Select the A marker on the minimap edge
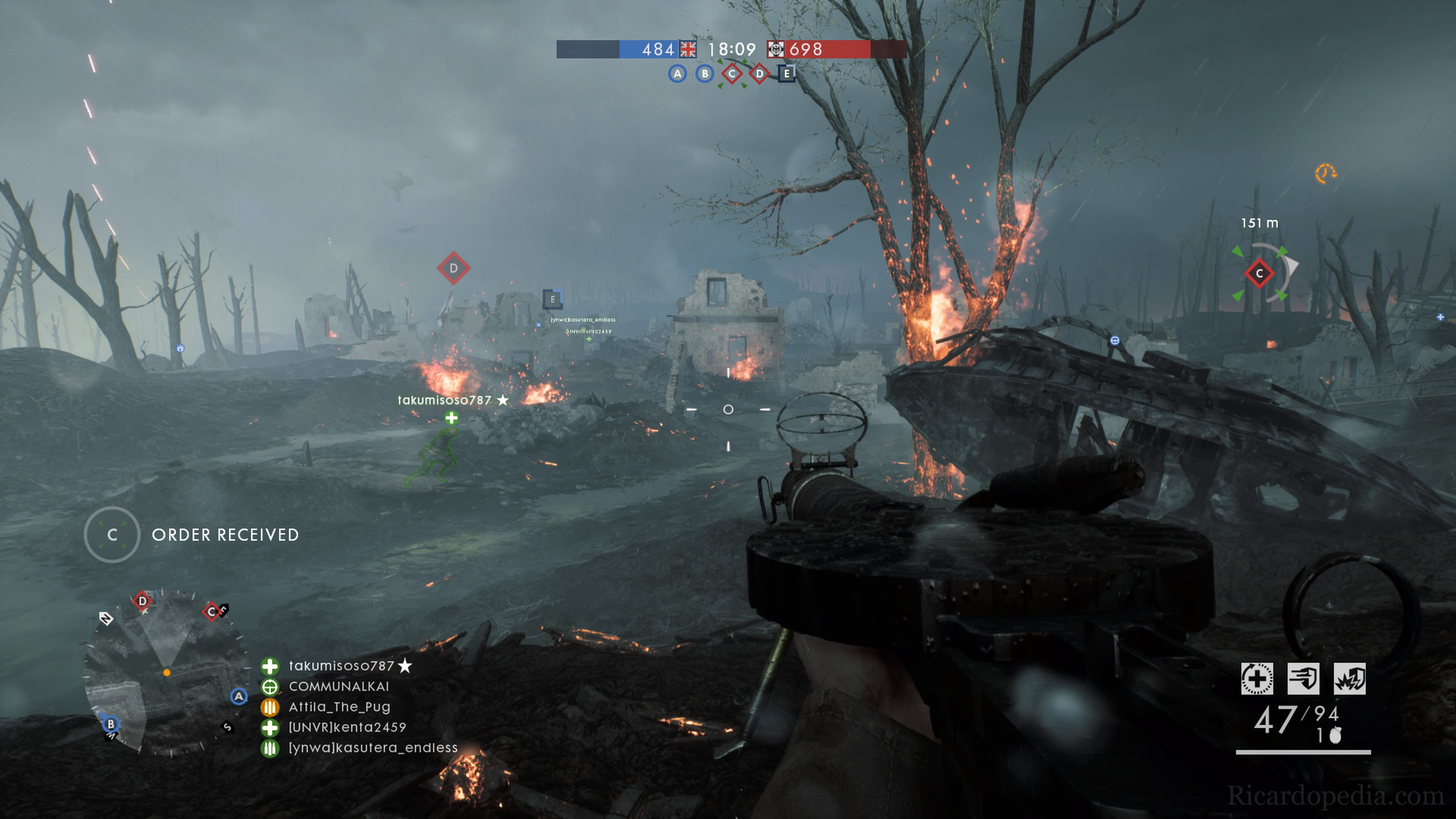 coord(239,697)
